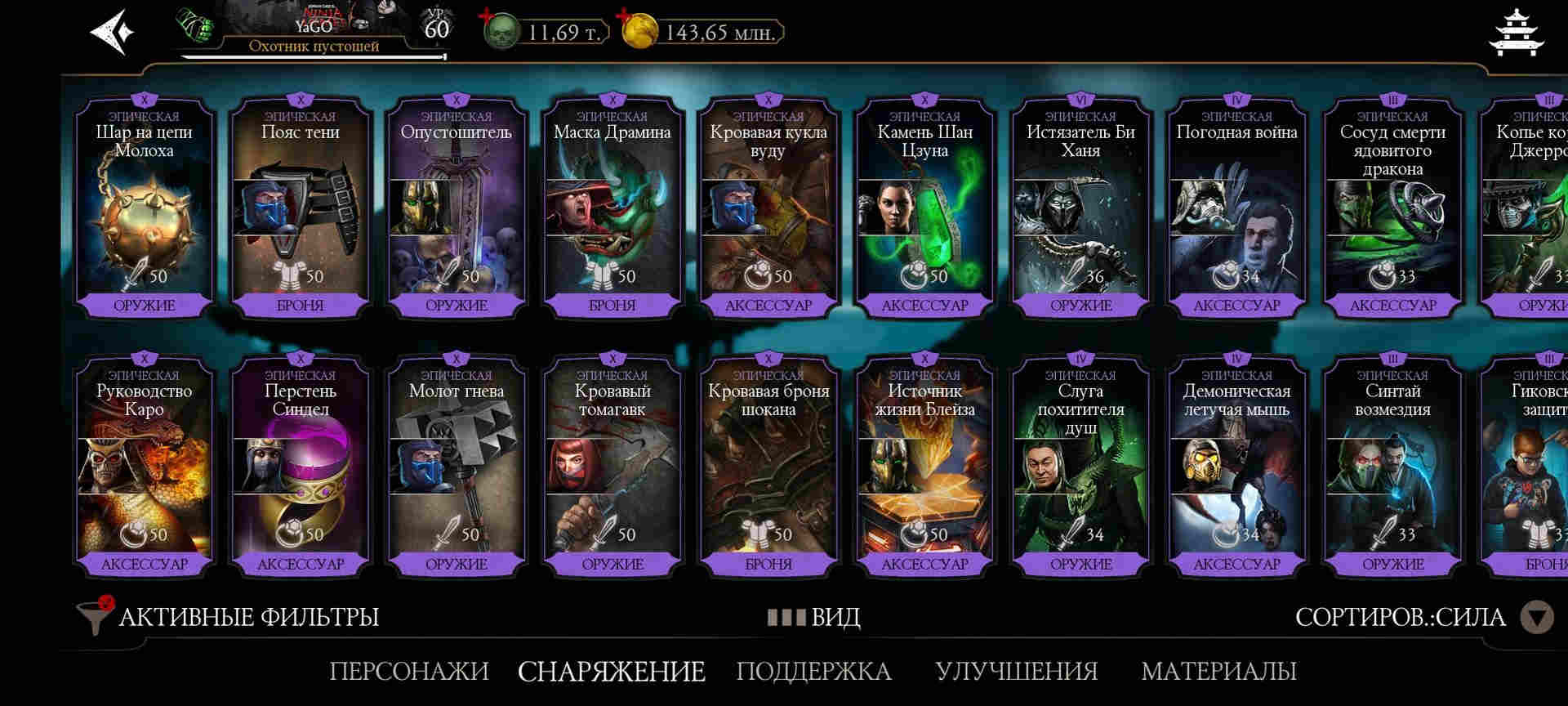
Task: Choose the Пояс тени armor card
Action: point(301,208)
